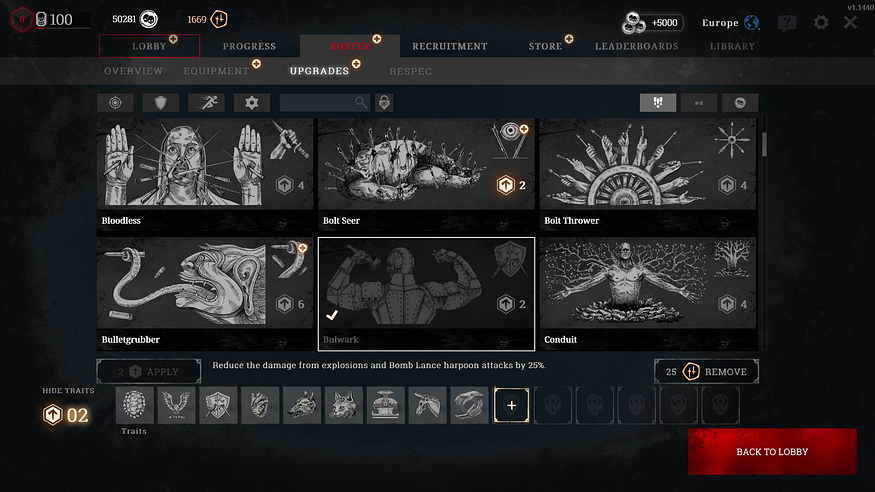The height and width of the screenshot is (492, 875).
Task: Add a trait using the plus slot
Action: (x=512, y=405)
